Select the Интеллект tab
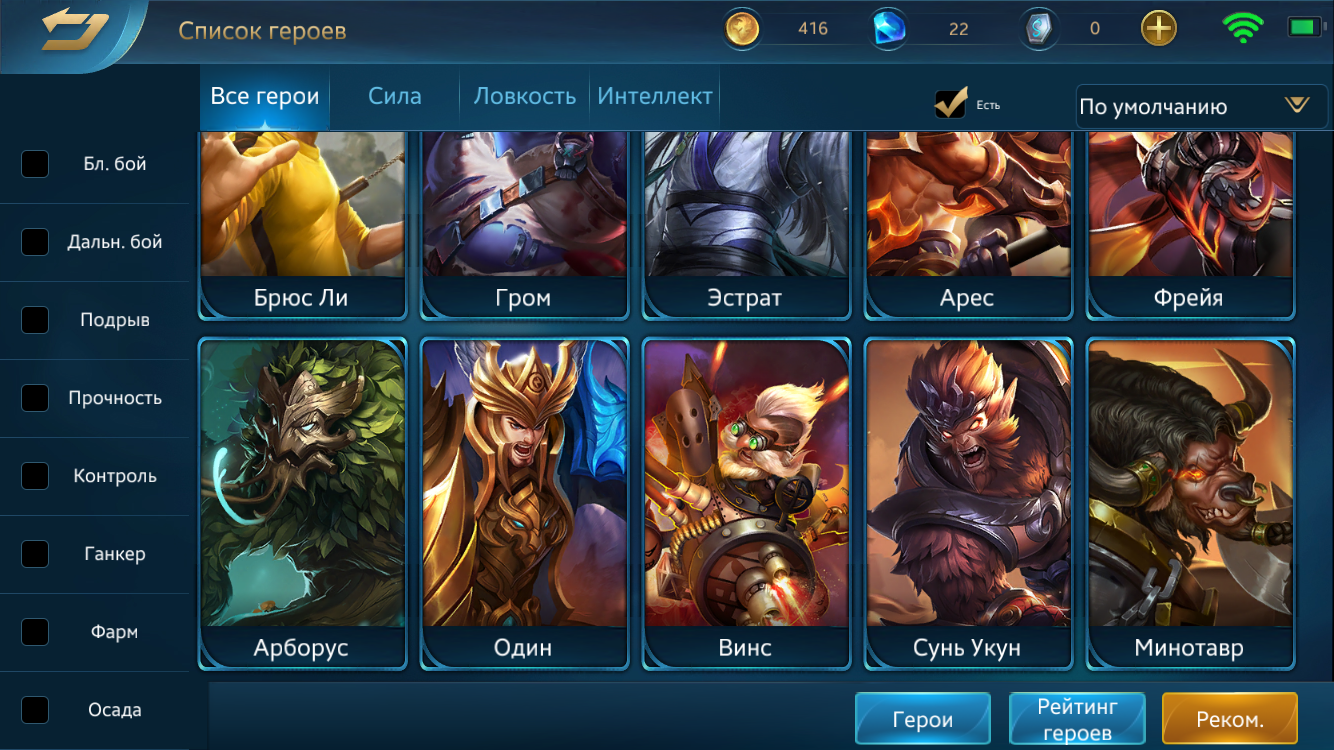This screenshot has height=750, width=1334. point(654,96)
